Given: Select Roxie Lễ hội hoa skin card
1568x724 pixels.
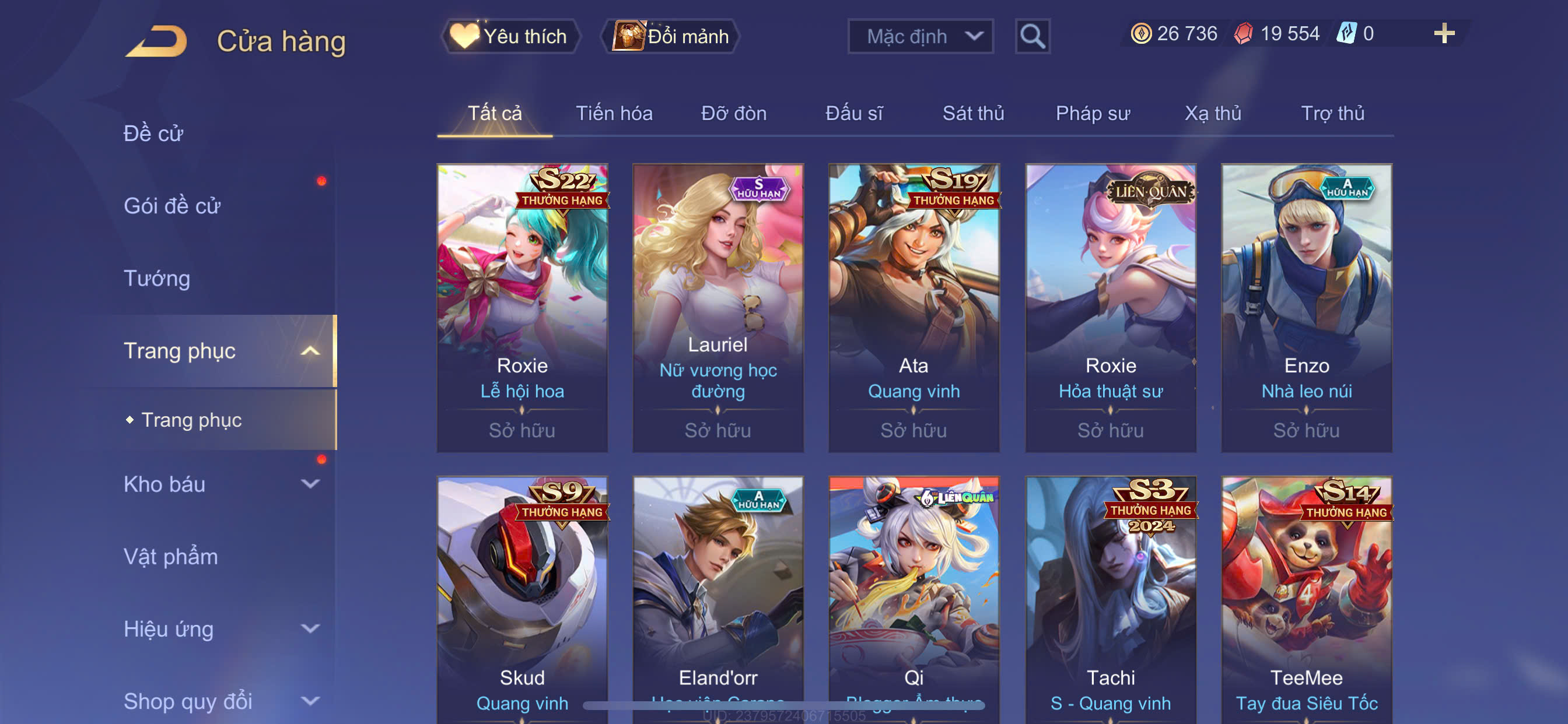Looking at the screenshot, I should coord(522,307).
